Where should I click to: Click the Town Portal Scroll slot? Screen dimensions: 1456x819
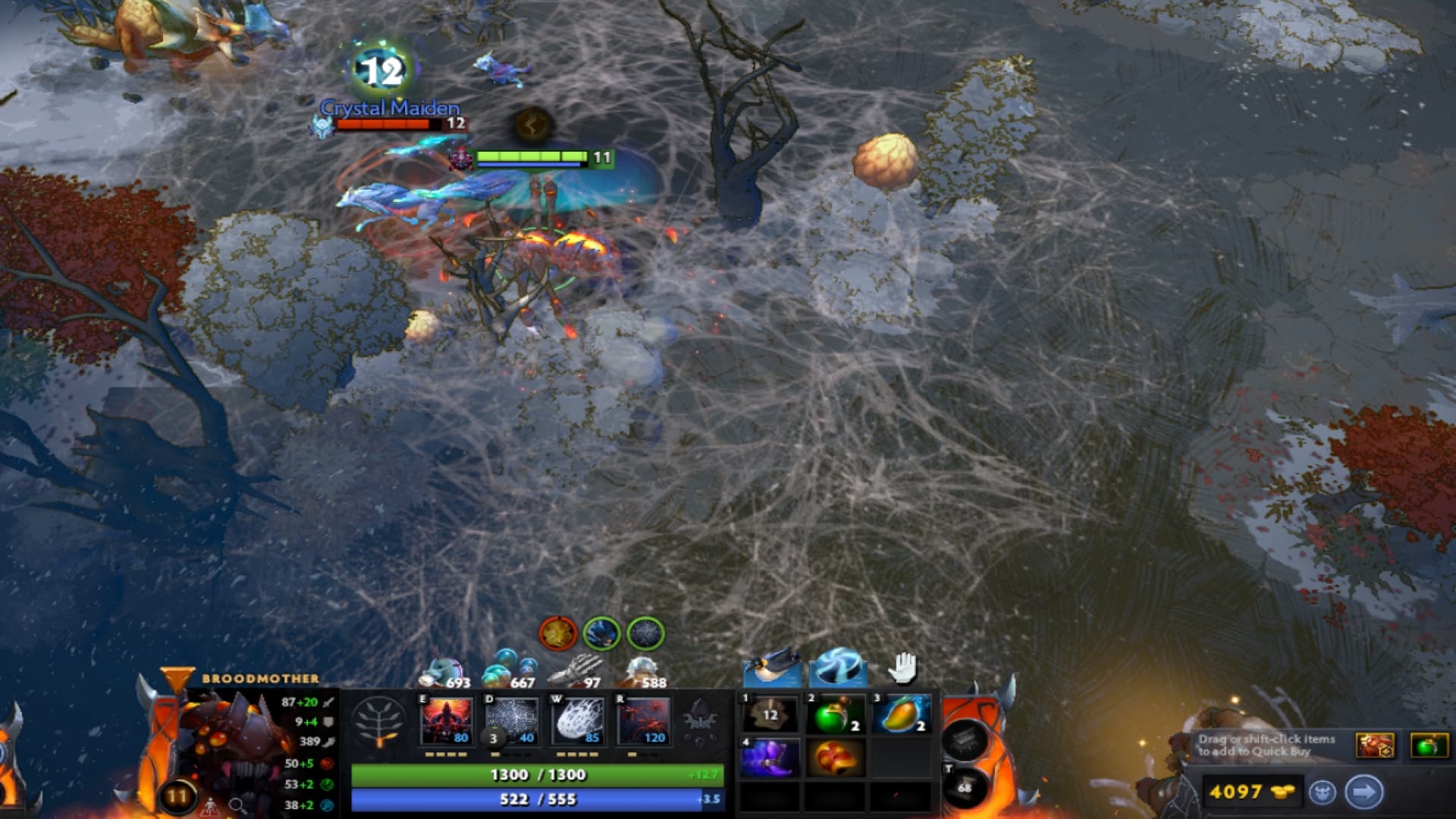click(963, 789)
